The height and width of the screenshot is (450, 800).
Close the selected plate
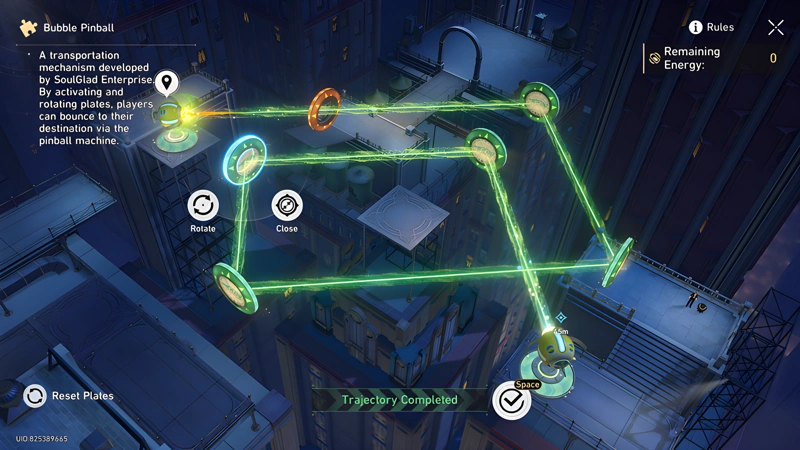click(x=287, y=206)
